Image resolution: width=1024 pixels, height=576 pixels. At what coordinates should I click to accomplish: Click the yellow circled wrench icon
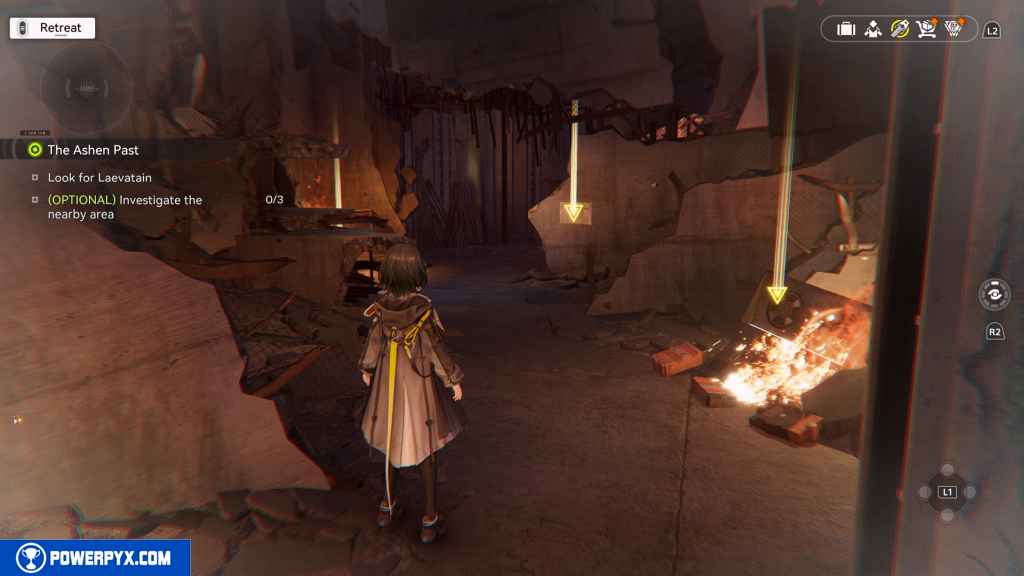point(900,29)
